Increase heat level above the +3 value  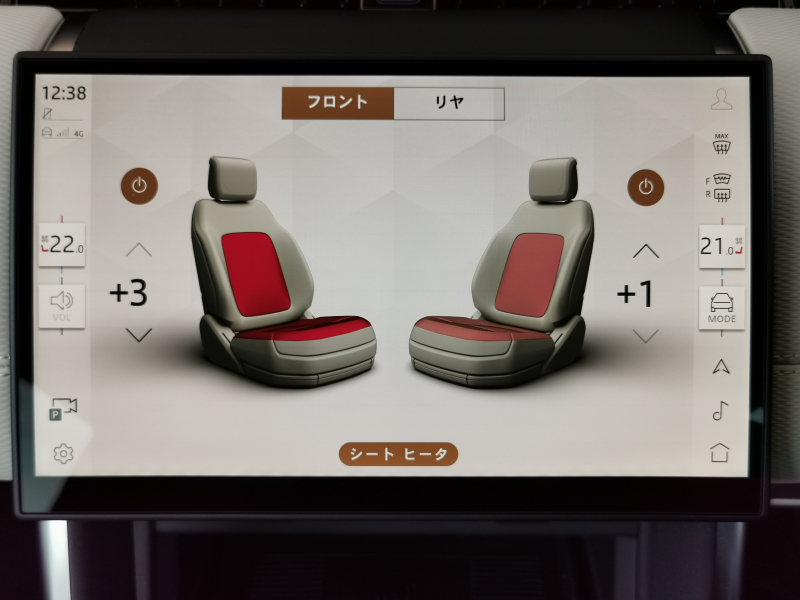[139, 249]
